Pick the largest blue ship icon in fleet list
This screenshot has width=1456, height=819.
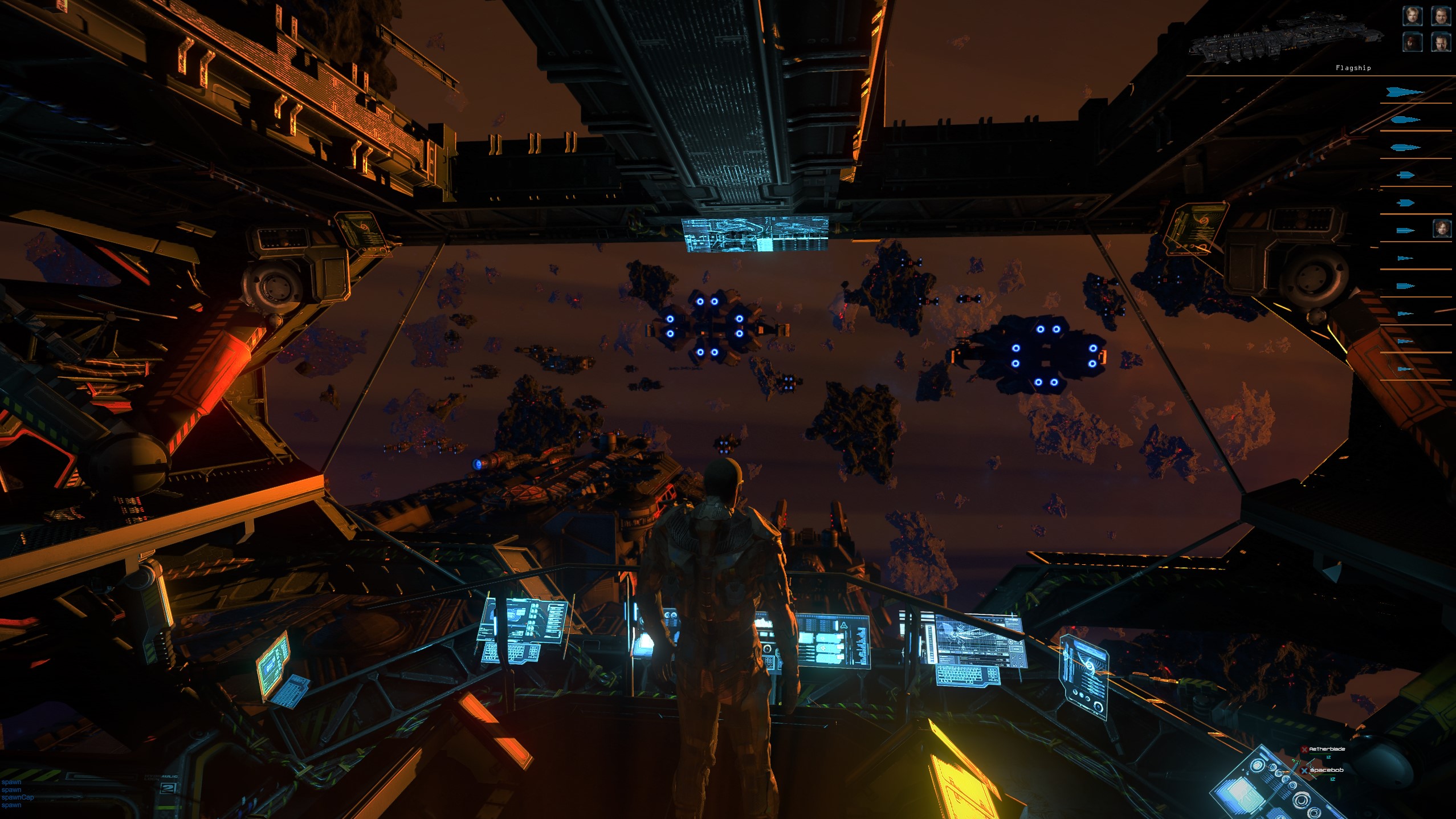[x=1405, y=92]
